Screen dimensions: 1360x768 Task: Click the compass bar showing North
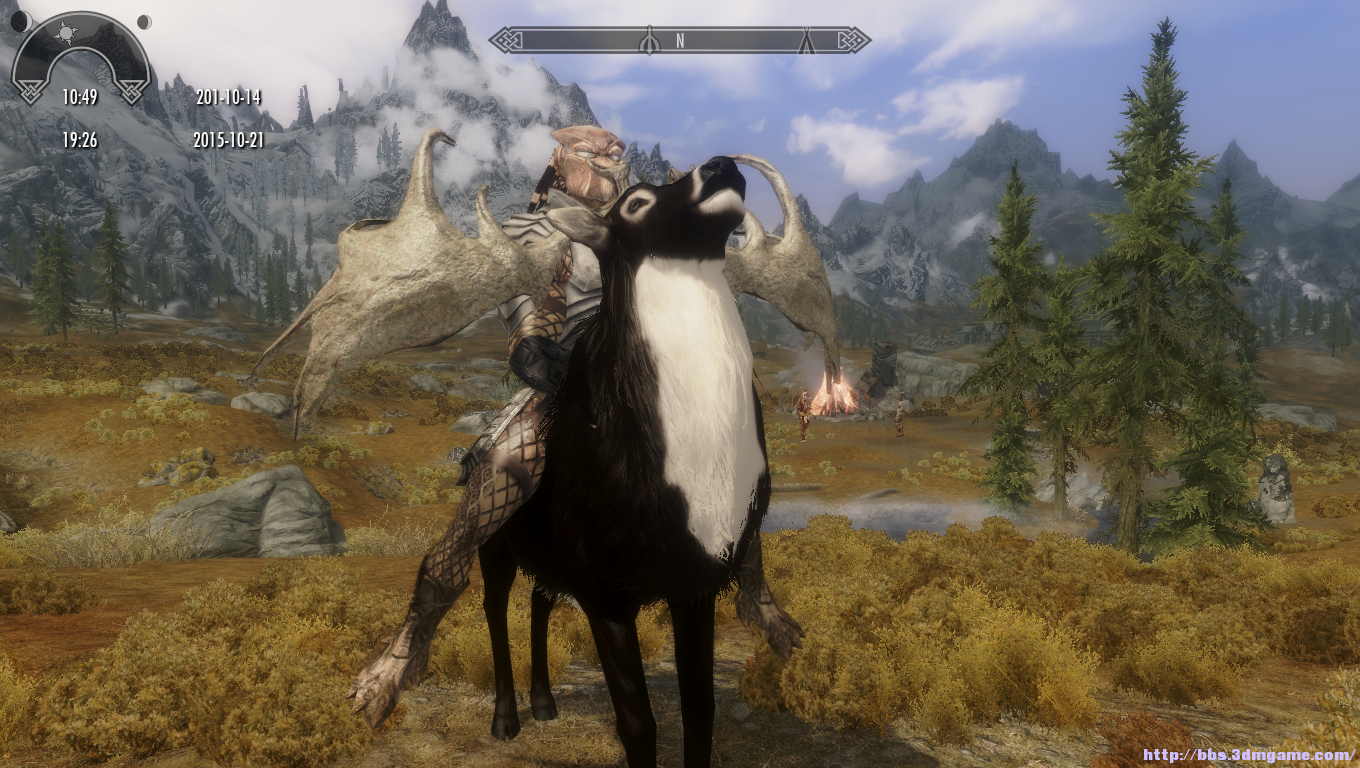(x=680, y=40)
